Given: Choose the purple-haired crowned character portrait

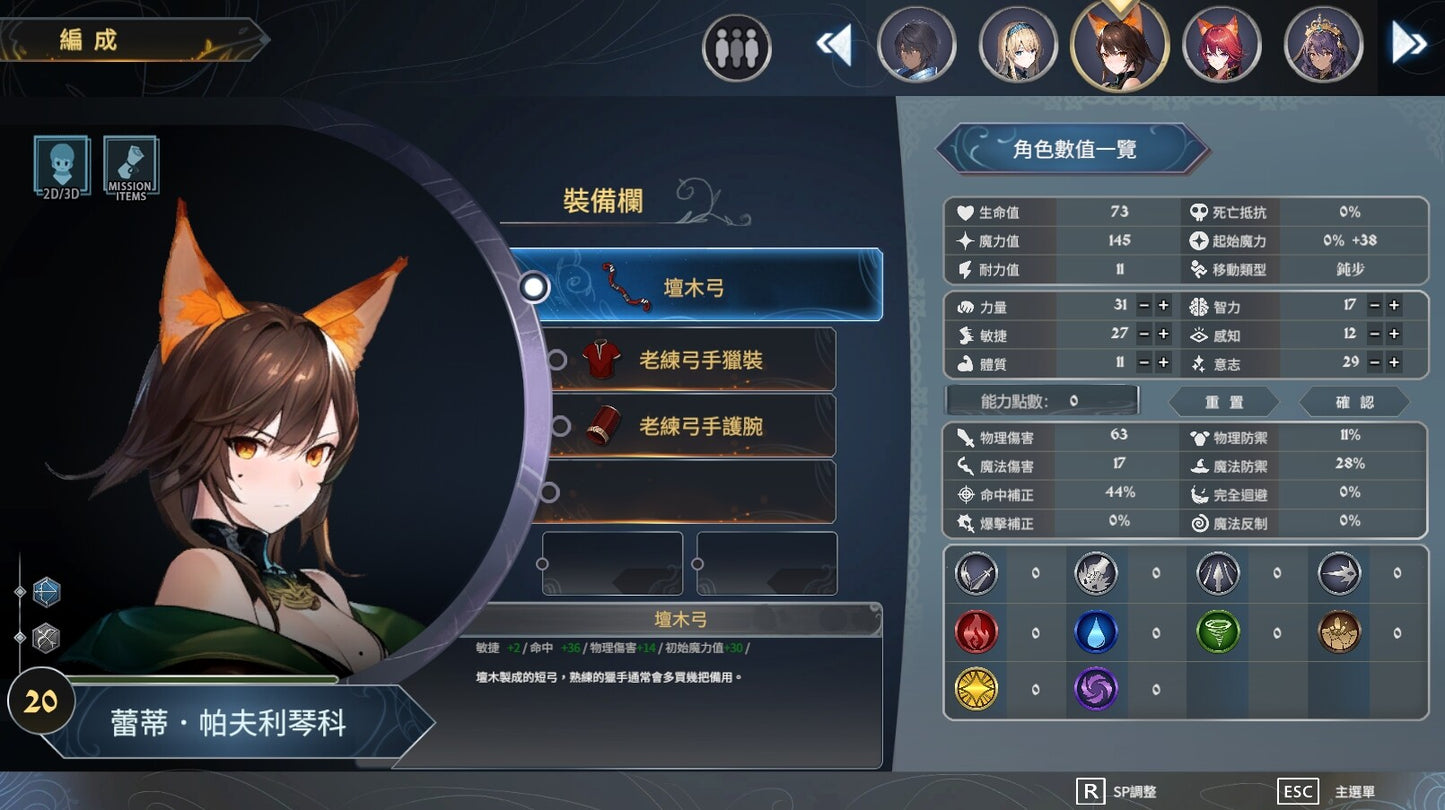Looking at the screenshot, I should [x=1323, y=45].
